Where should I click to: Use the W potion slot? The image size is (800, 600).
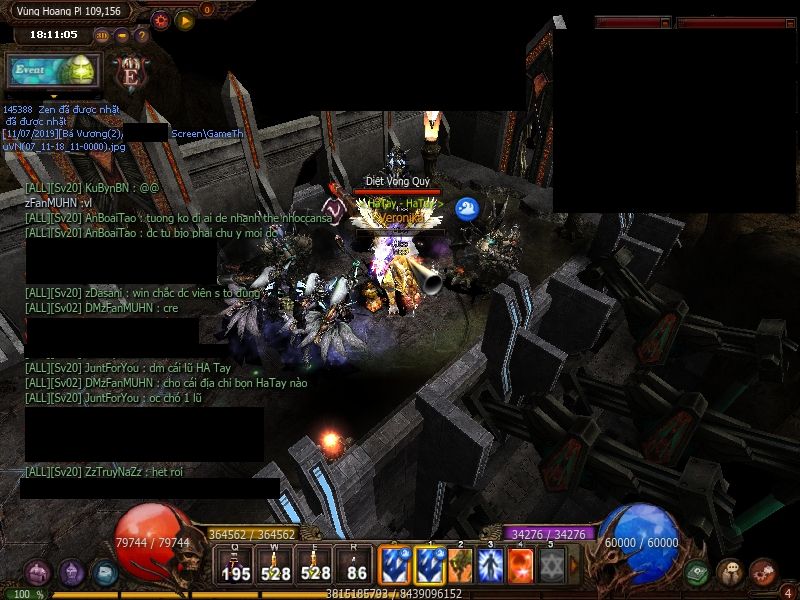[275, 565]
